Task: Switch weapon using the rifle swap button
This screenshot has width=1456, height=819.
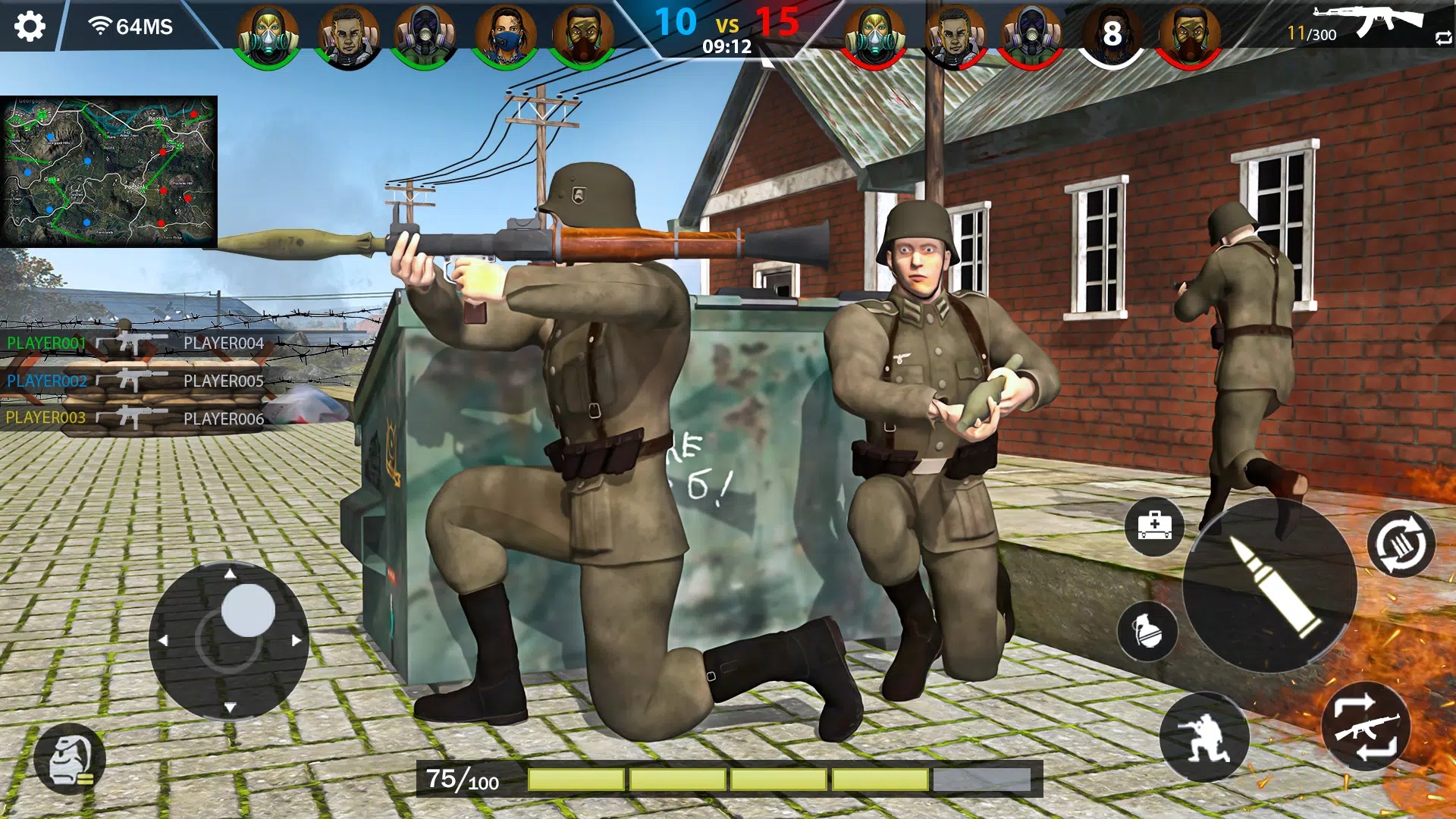Action: 1366,726
